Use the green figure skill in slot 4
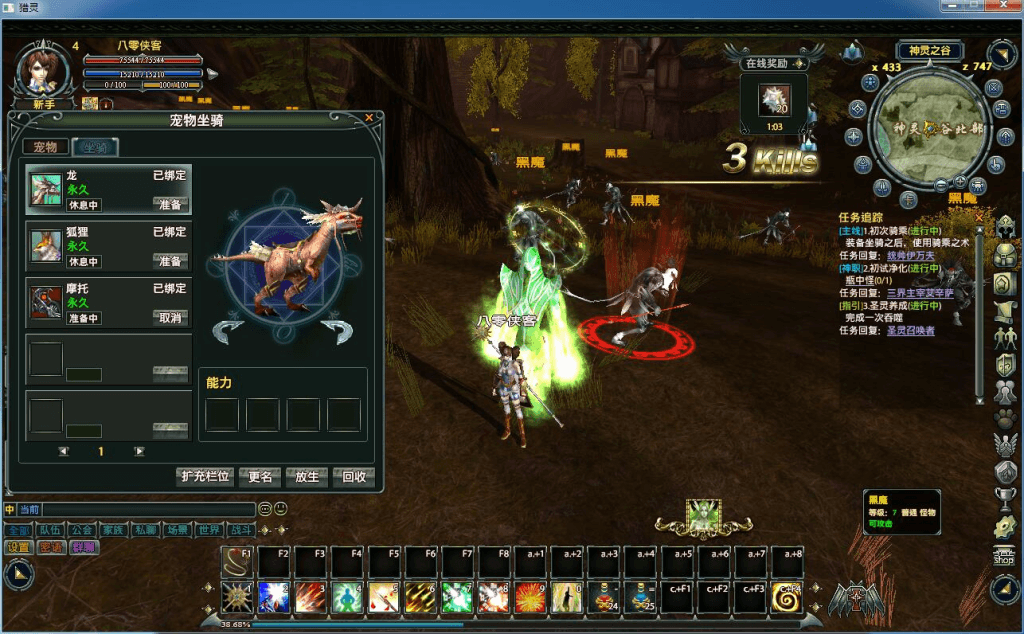This screenshot has height=634, width=1024. (x=346, y=597)
